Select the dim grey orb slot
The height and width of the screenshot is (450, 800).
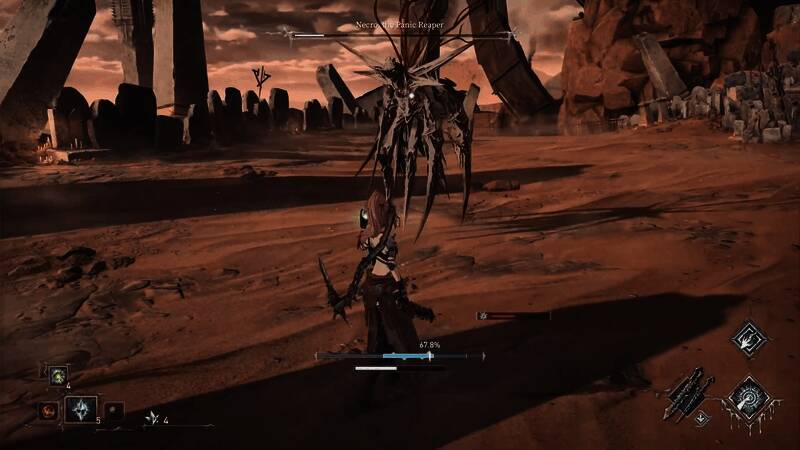pyautogui.click(x=115, y=410)
